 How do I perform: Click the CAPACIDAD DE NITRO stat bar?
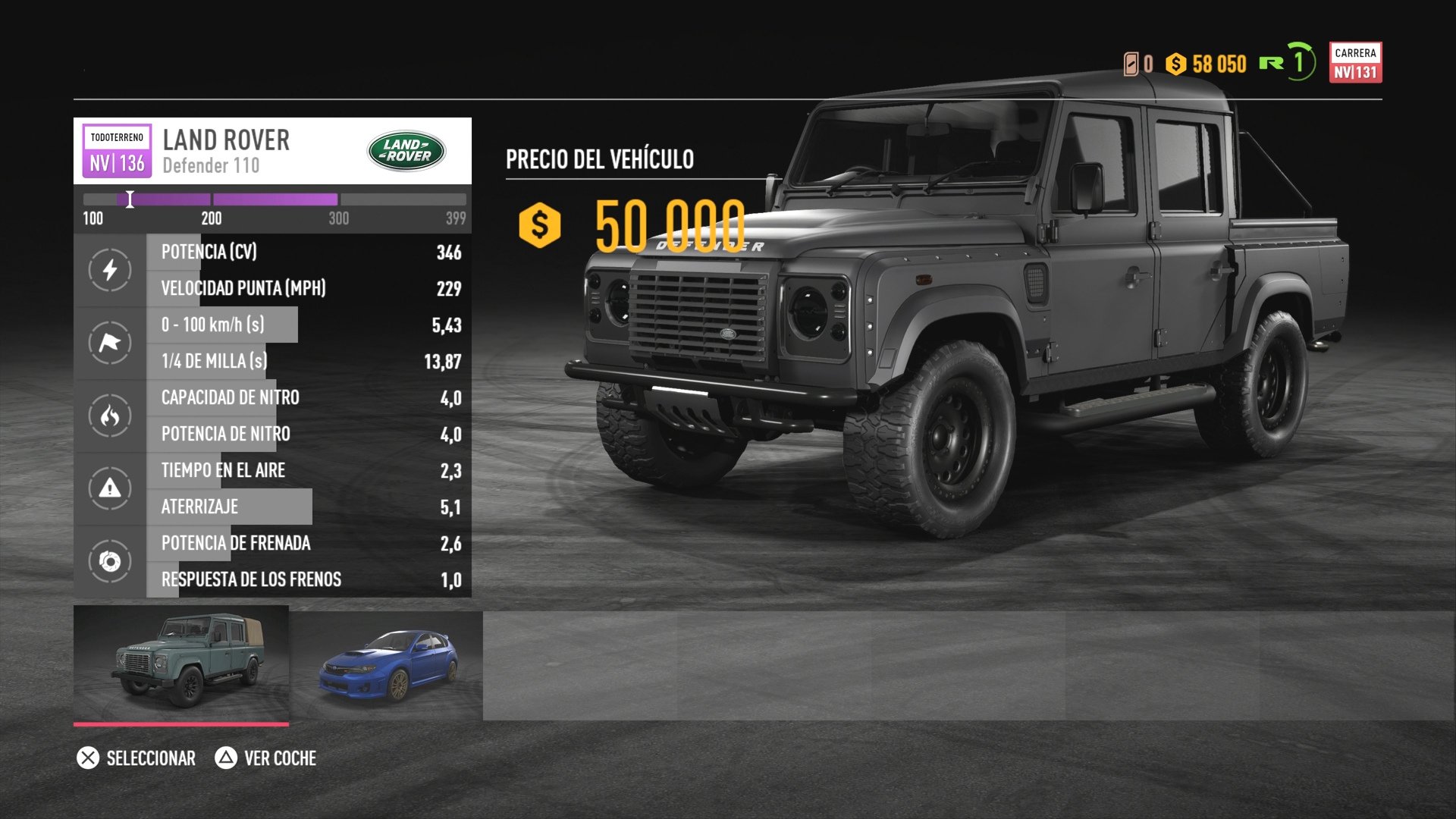click(227, 397)
